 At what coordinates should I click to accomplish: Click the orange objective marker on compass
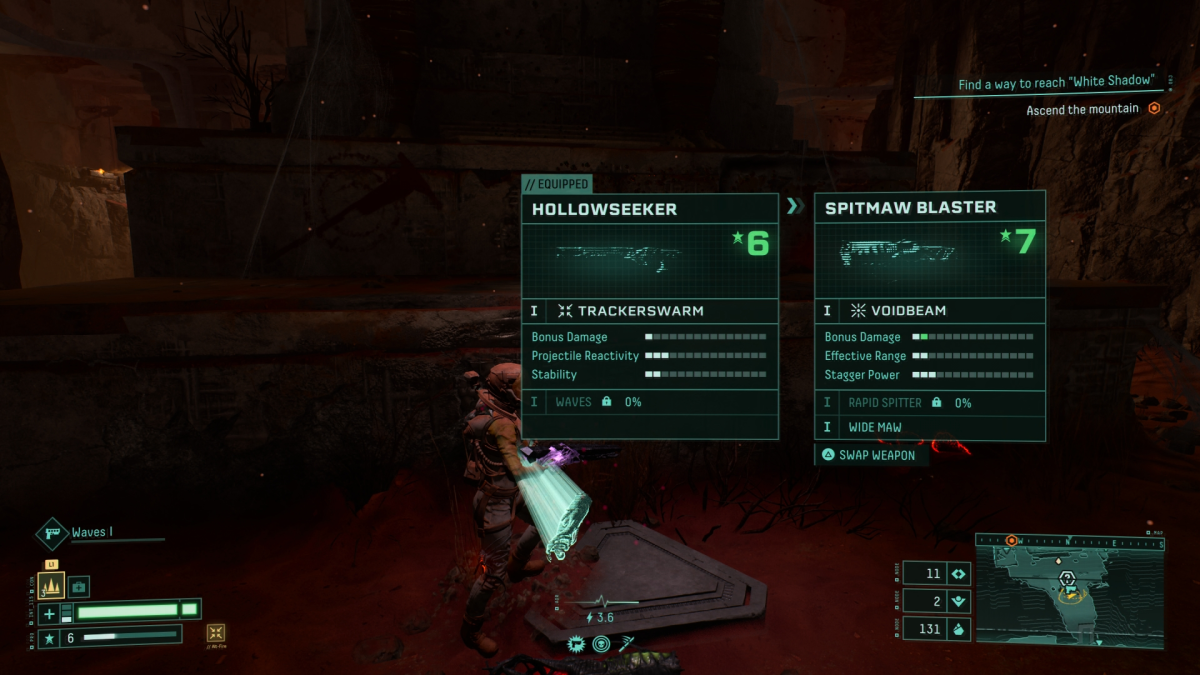[x=1011, y=540]
